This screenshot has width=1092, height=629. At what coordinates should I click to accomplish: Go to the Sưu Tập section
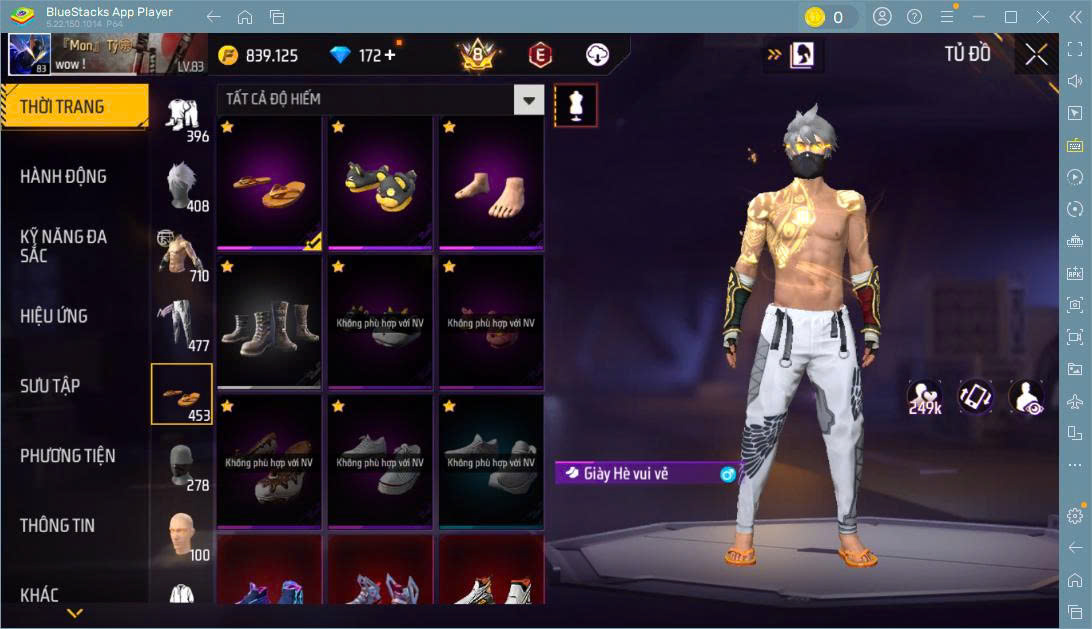(x=50, y=386)
